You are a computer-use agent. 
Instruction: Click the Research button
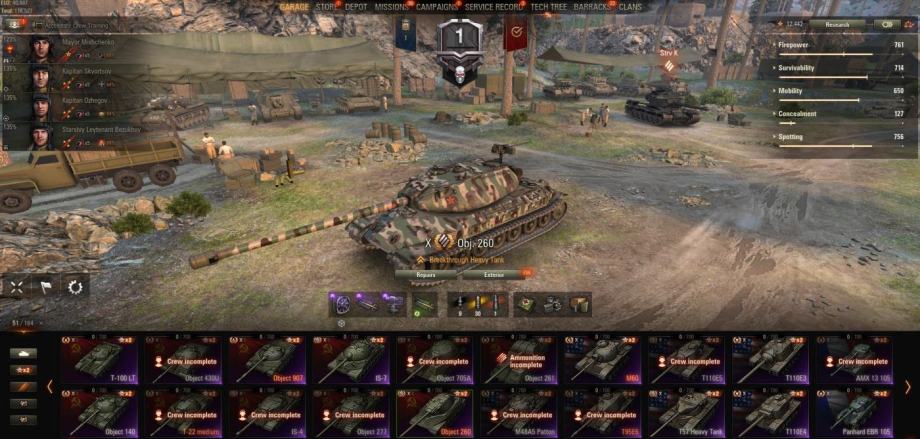838,24
